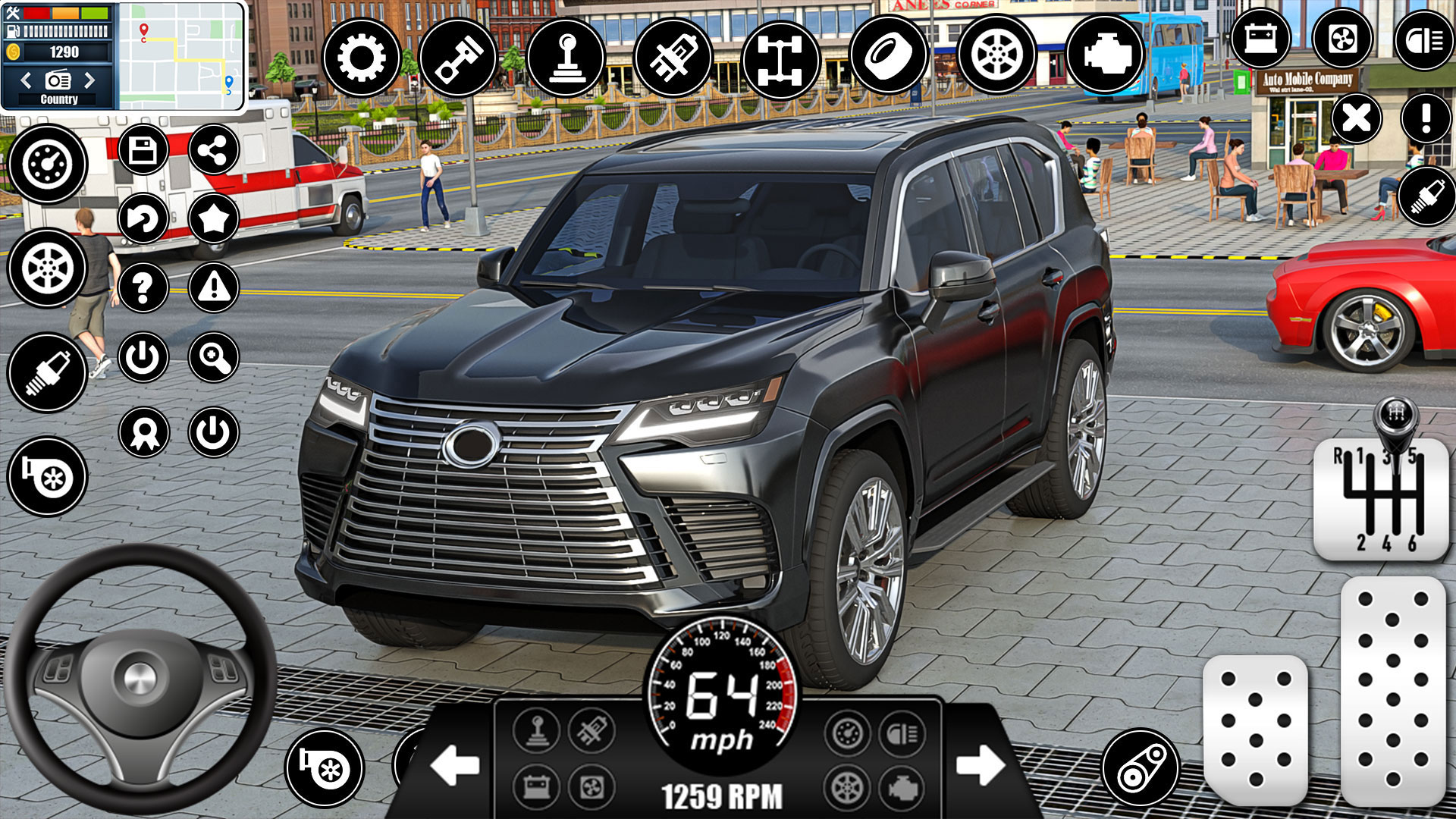Viewport: 1456px width, 819px height.
Task: Open the minimap in top left corner
Action: [x=182, y=53]
